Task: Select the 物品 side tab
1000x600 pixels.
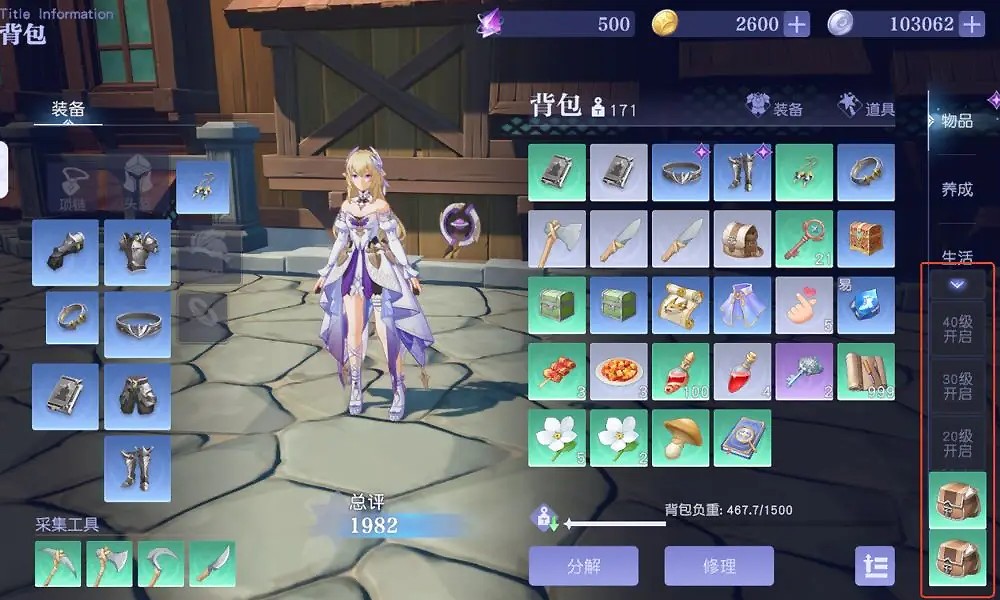Action: point(957,121)
